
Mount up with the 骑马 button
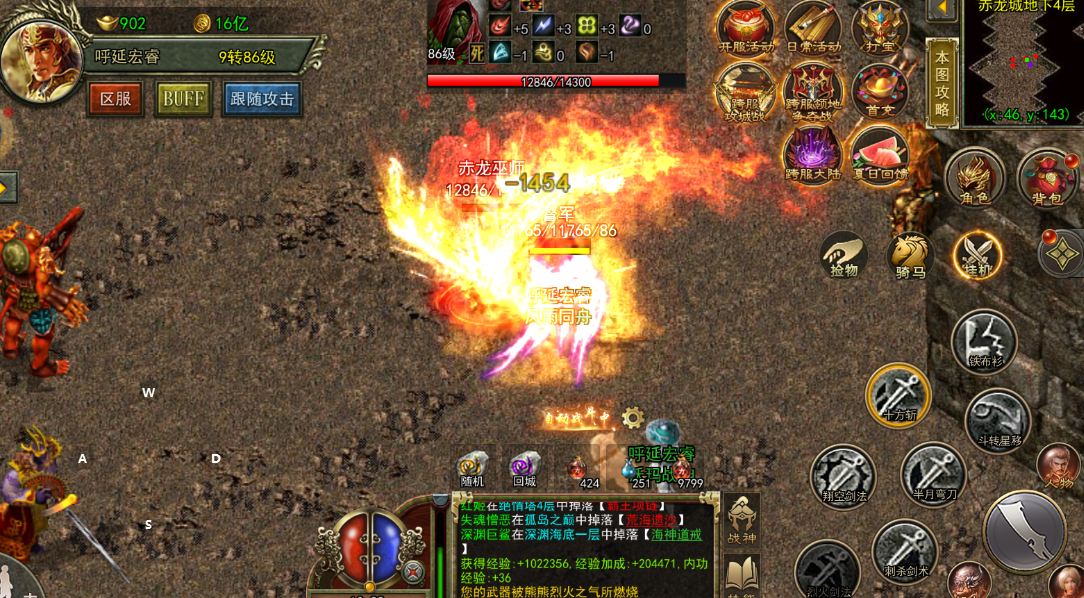click(x=910, y=254)
